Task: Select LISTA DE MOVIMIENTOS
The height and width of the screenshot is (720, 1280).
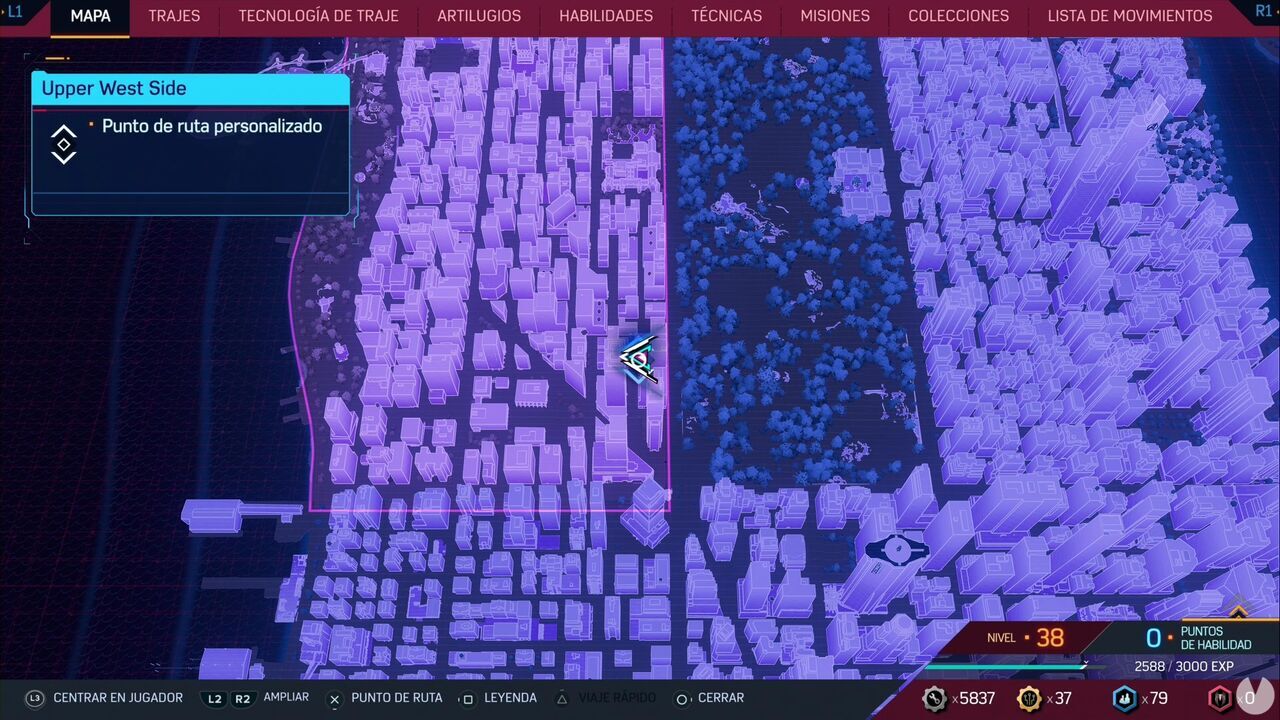Action: pyautogui.click(x=1130, y=16)
